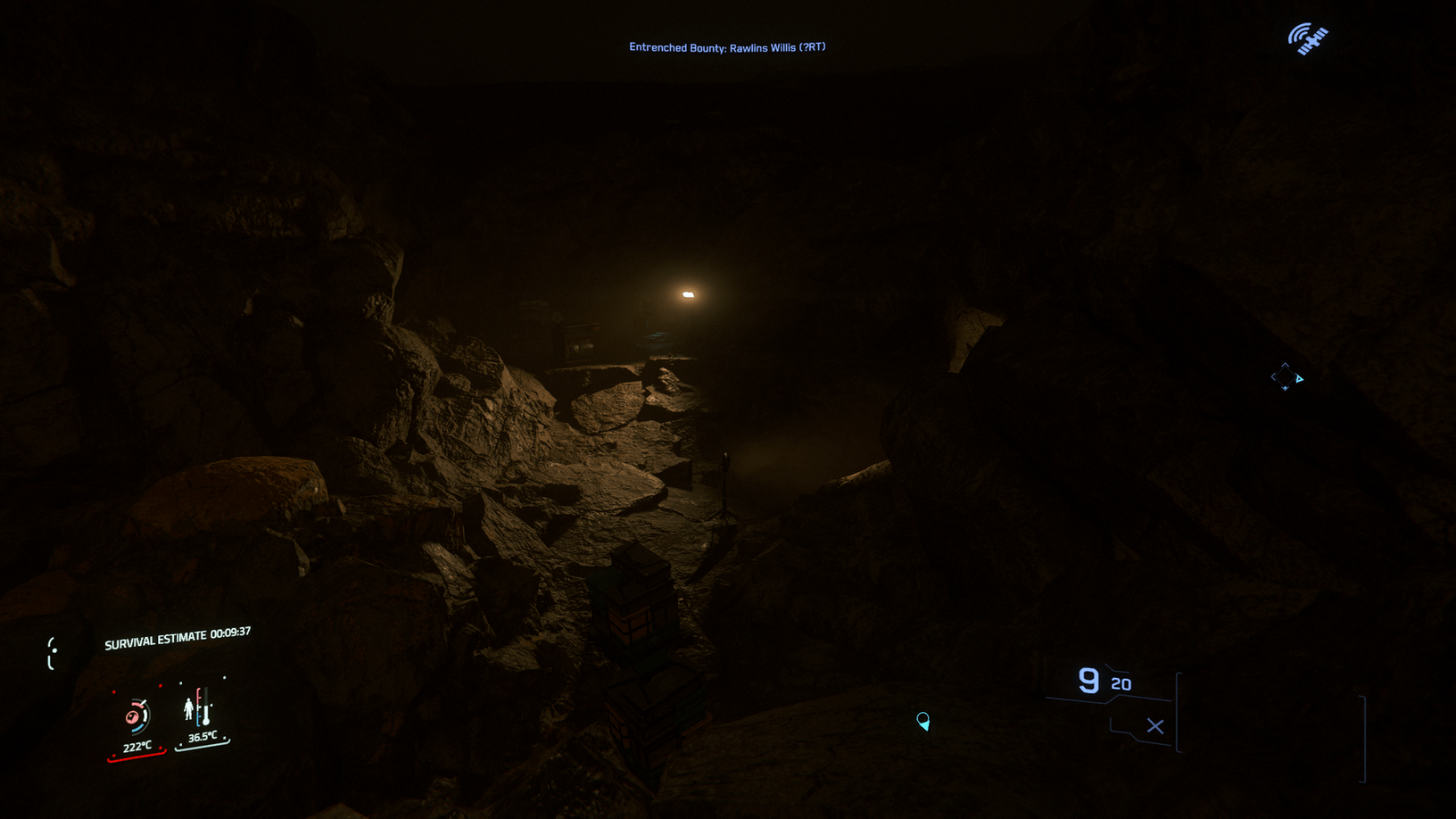
Task: Click the satellite comms signal icon
Action: 1306,38
